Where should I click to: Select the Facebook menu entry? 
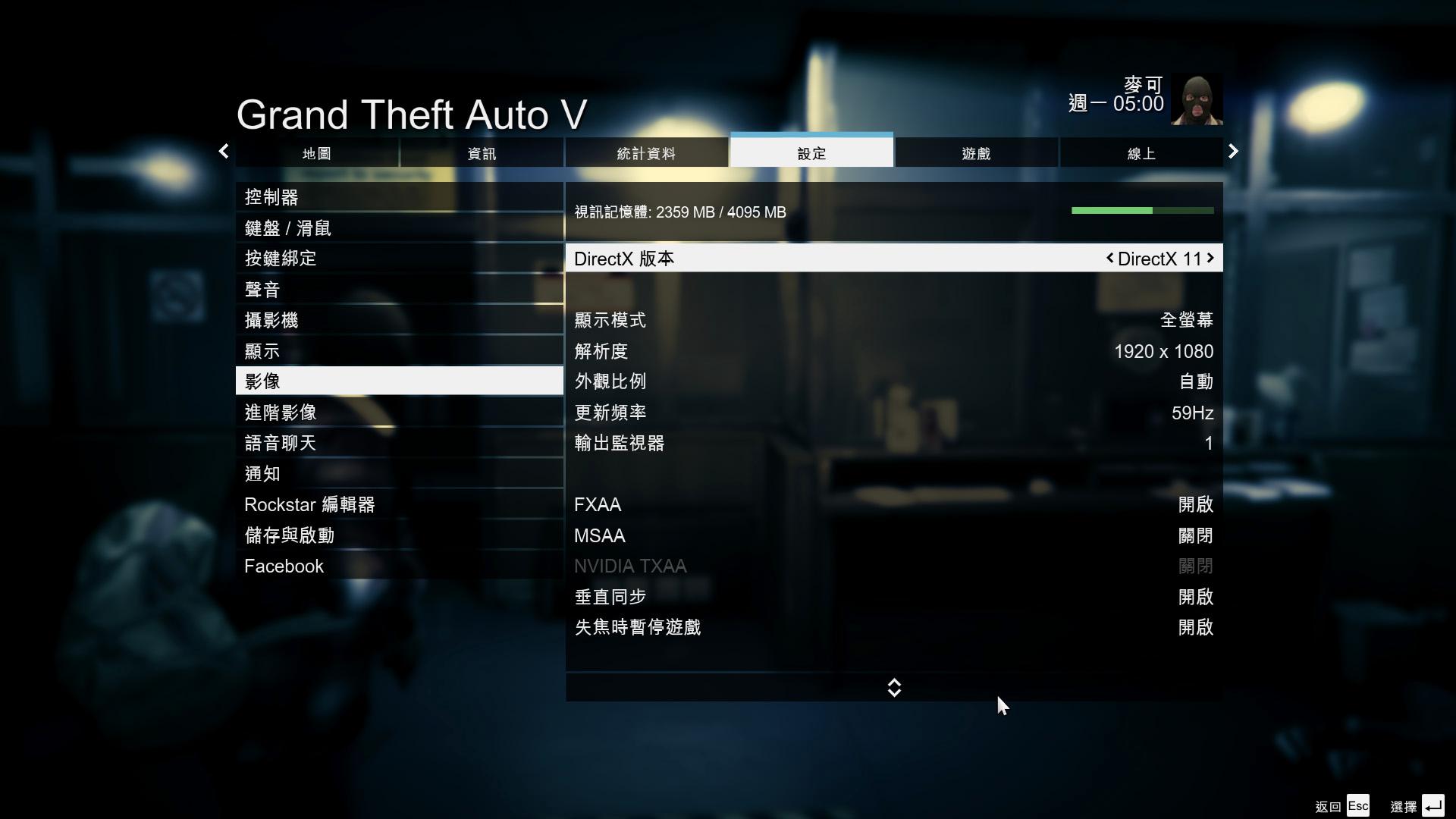tap(399, 566)
